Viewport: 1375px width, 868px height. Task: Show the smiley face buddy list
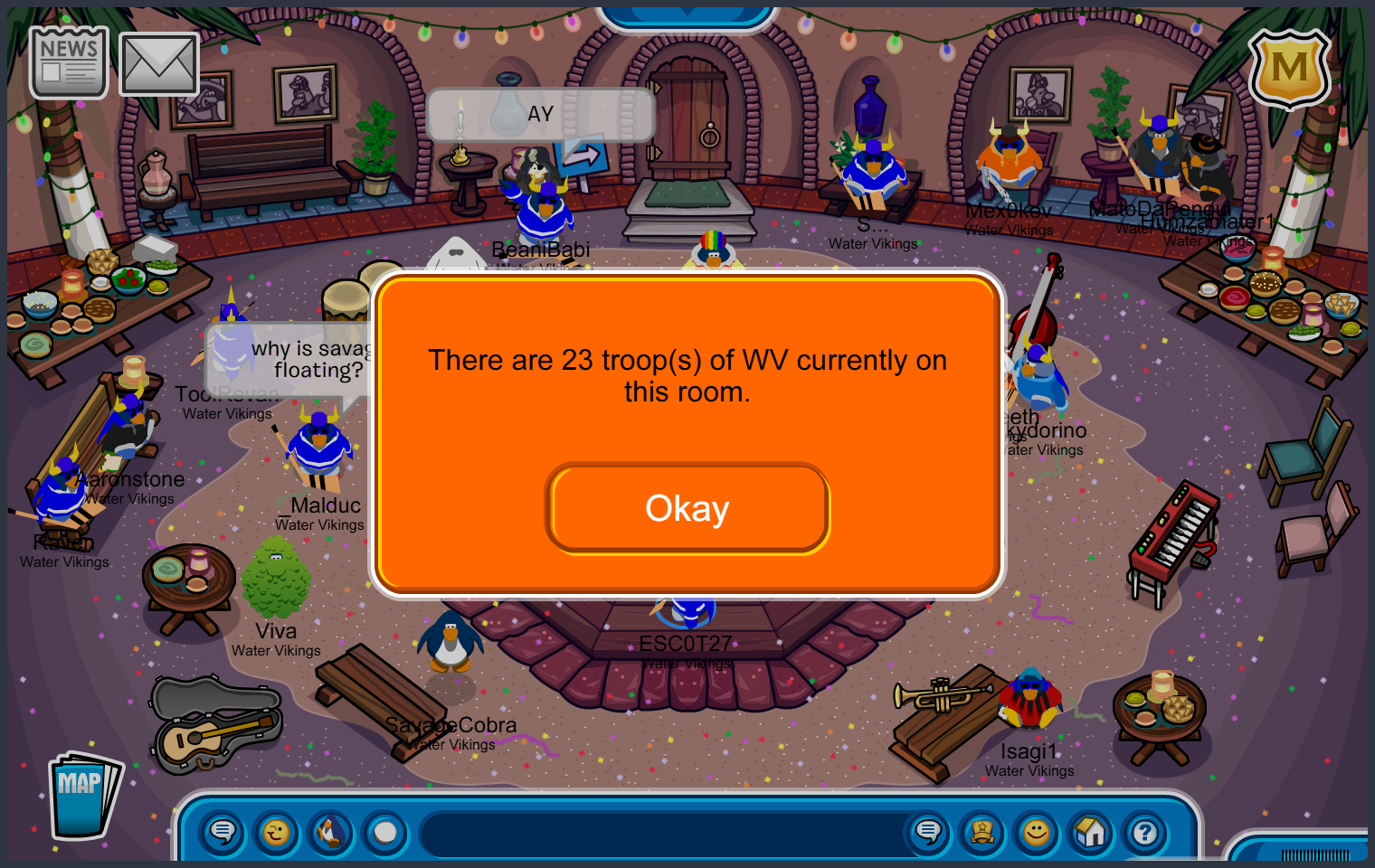[1037, 832]
